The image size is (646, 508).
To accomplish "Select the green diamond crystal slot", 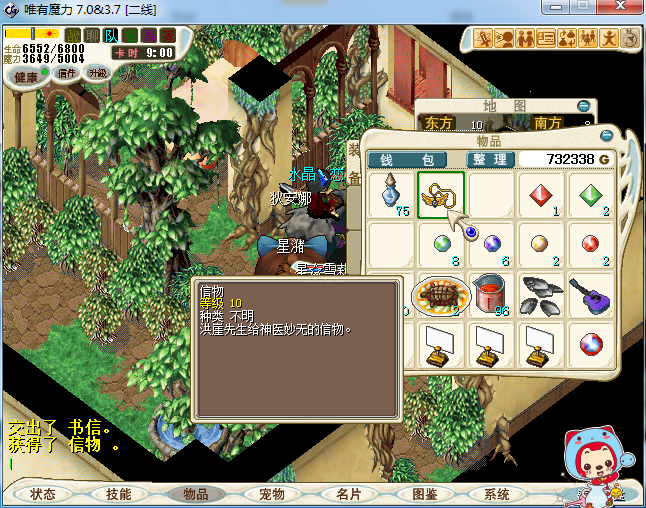I will [x=591, y=194].
